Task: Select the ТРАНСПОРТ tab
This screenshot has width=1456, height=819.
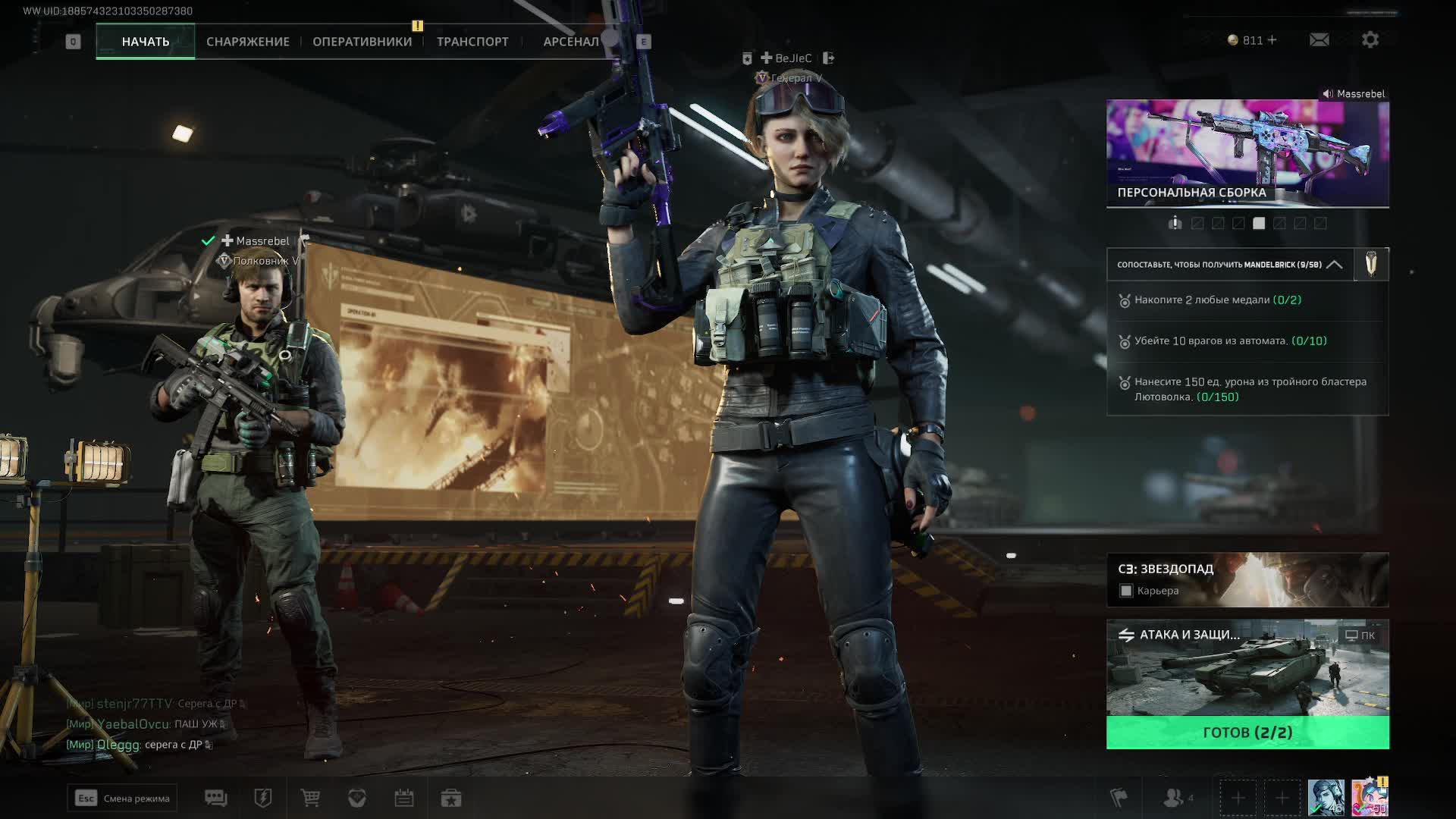Action: [472, 42]
